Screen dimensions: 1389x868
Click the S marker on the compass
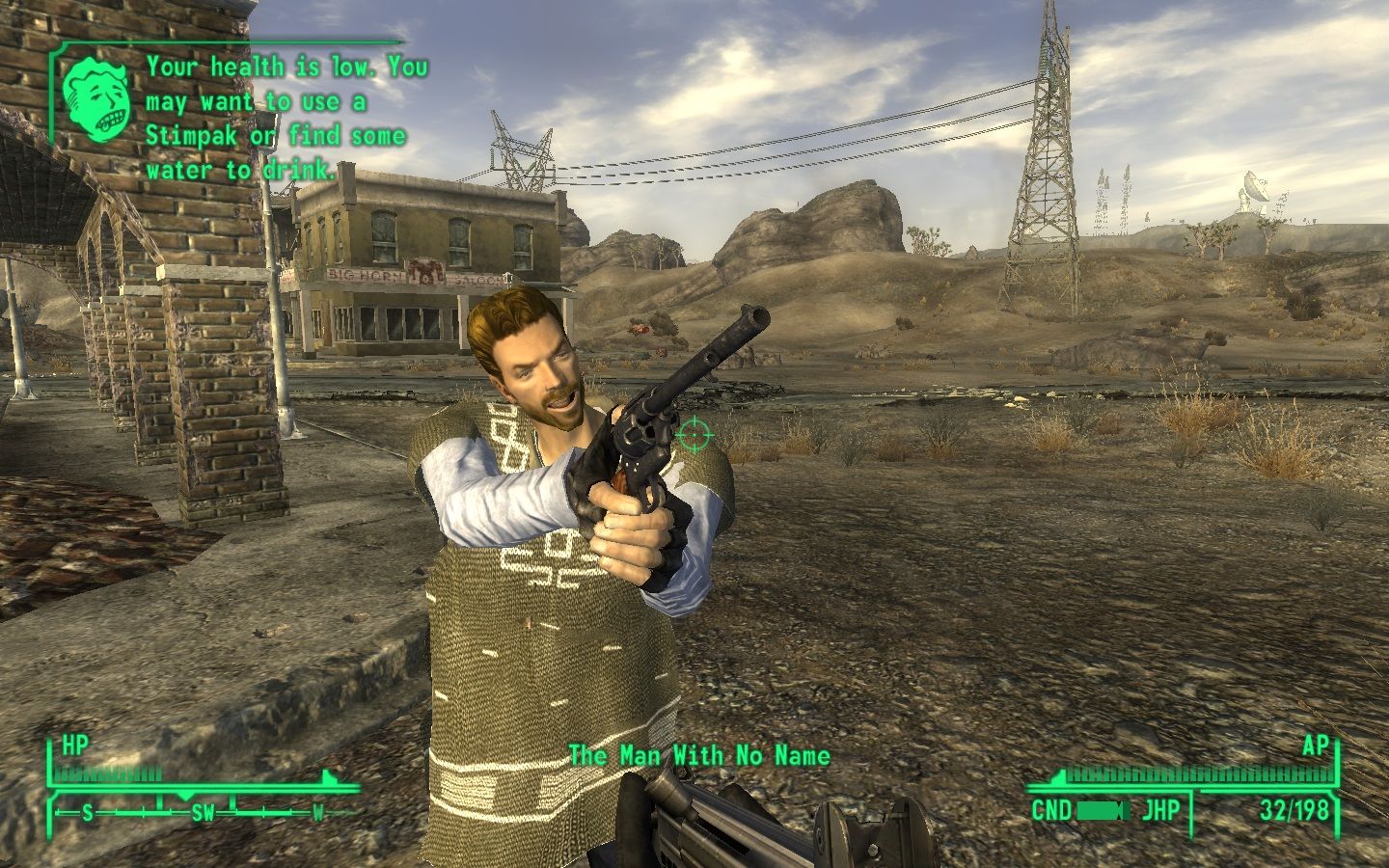click(x=87, y=813)
